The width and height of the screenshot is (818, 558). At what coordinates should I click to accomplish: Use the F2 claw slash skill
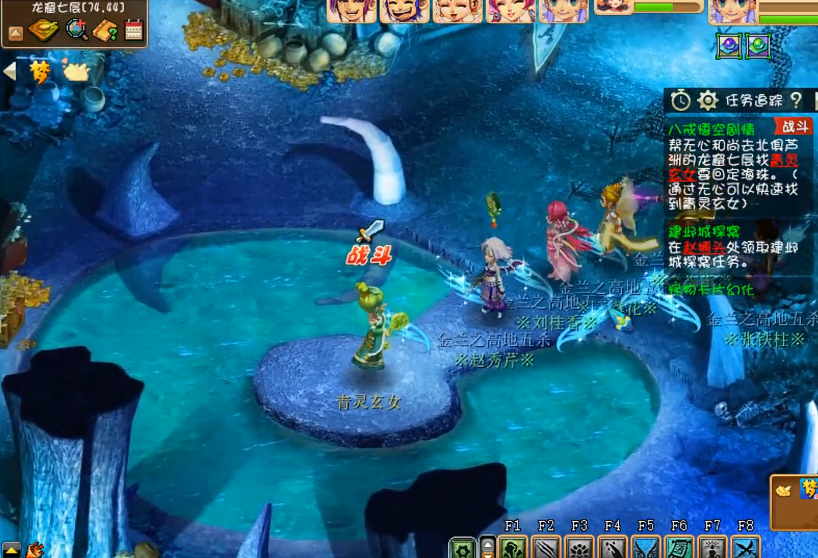[546, 546]
